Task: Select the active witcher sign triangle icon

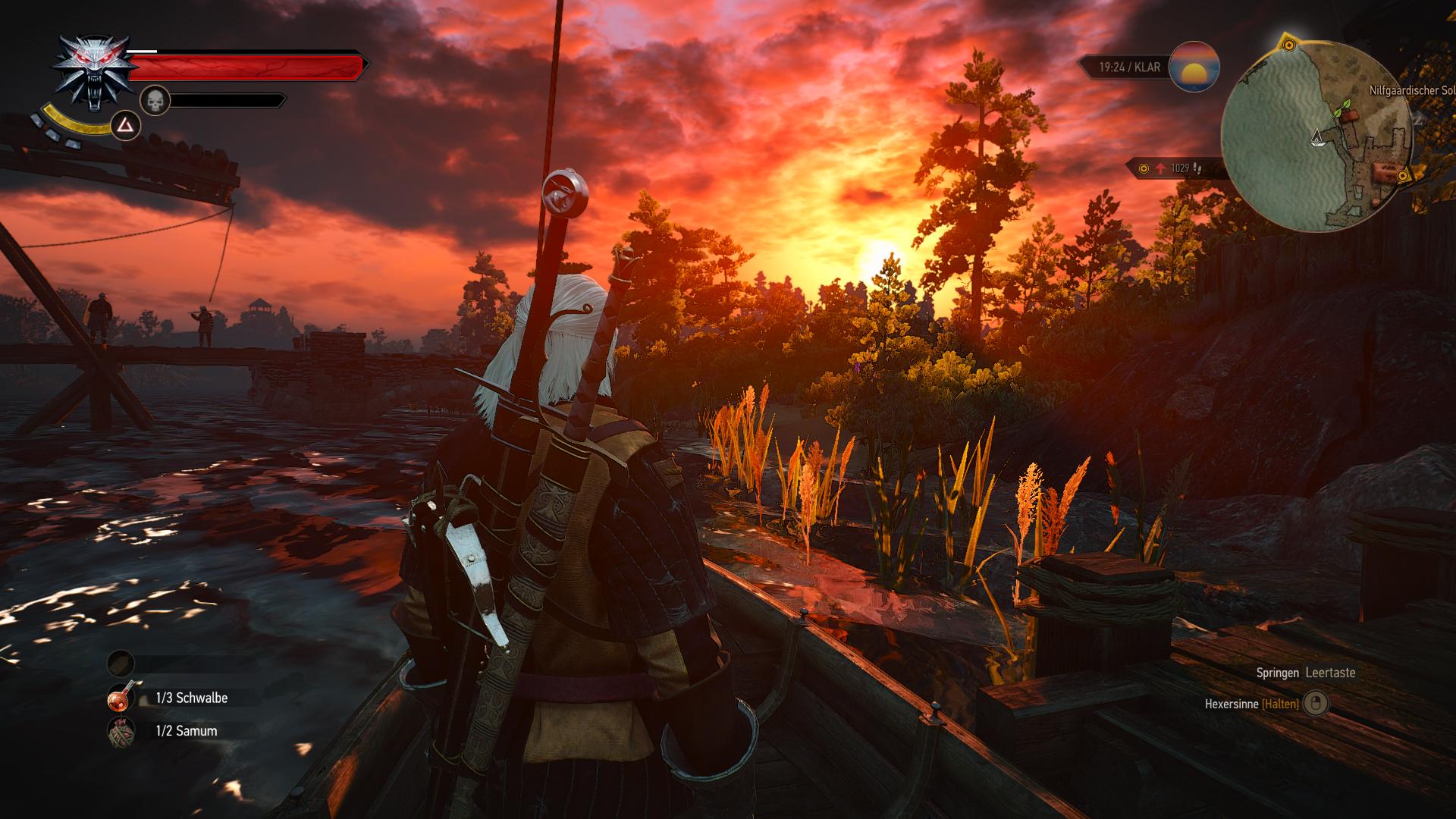Action: (x=125, y=125)
